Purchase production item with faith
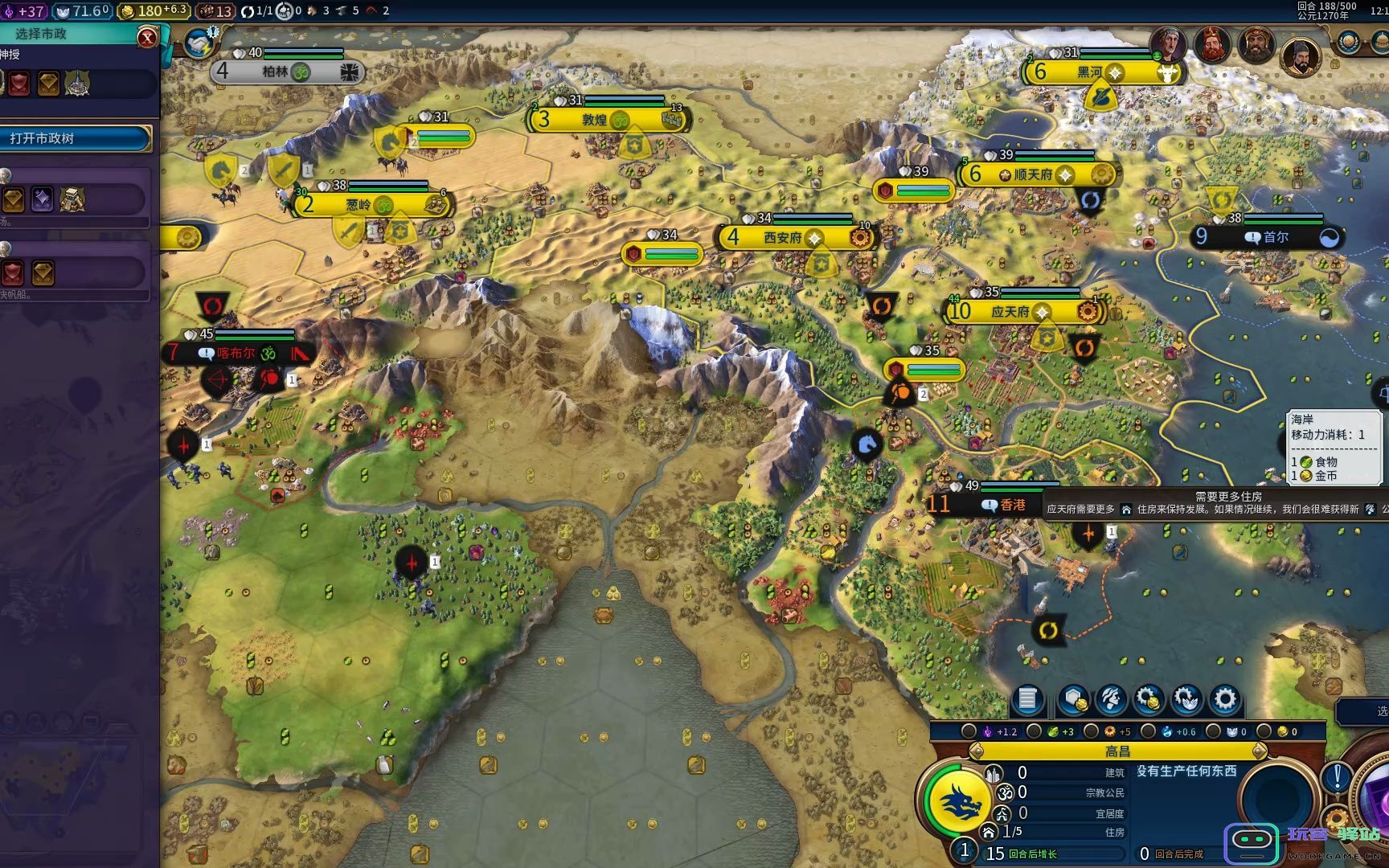The image size is (1389, 868). click(x=1186, y=699)
